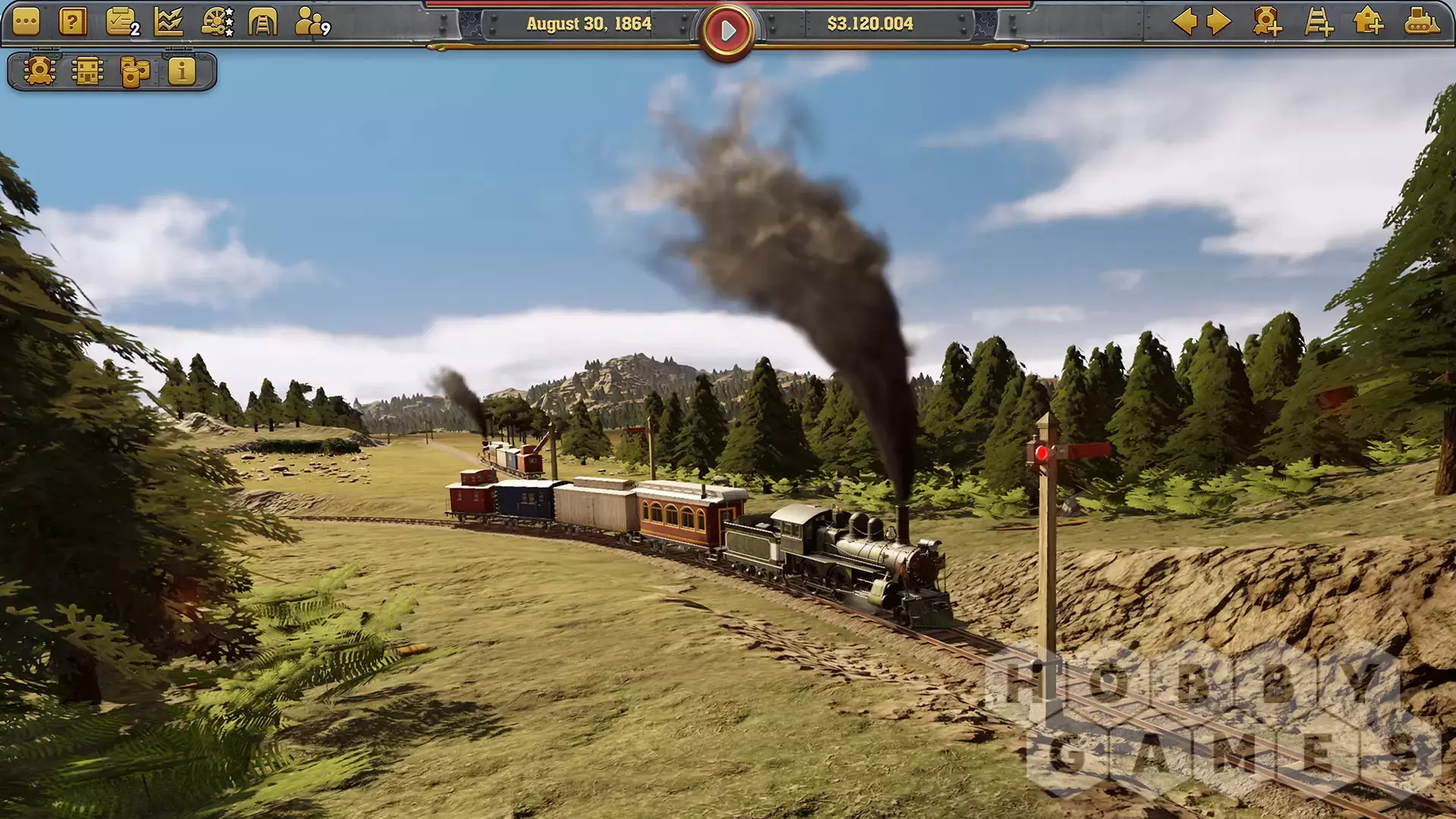This screenshot has height=819, width=1456.
Task: Show the goods barrels overview
Action: [x=135, y=72]
